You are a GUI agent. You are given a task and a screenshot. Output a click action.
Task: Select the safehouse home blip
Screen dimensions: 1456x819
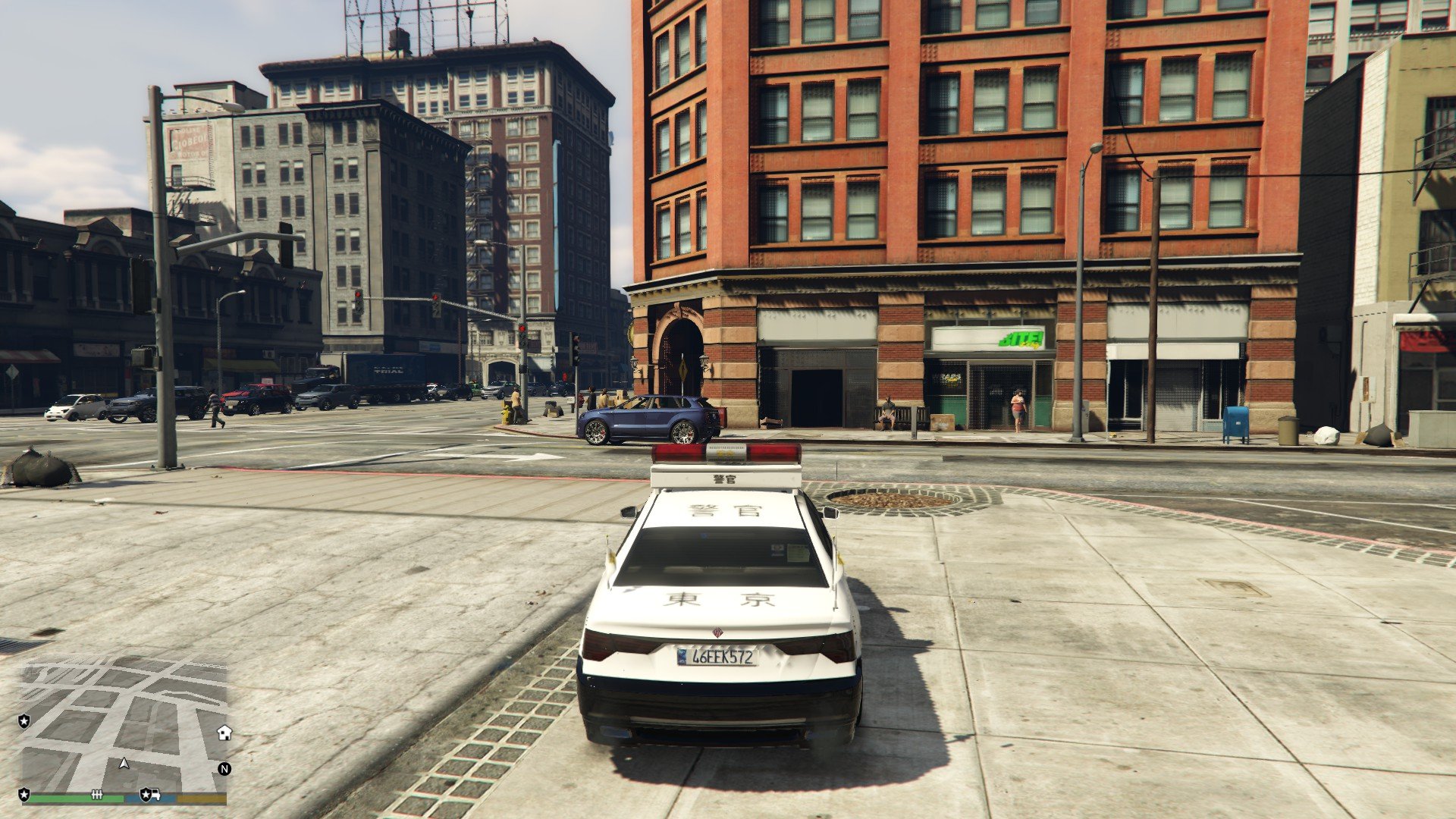click(x=224, y=733)
